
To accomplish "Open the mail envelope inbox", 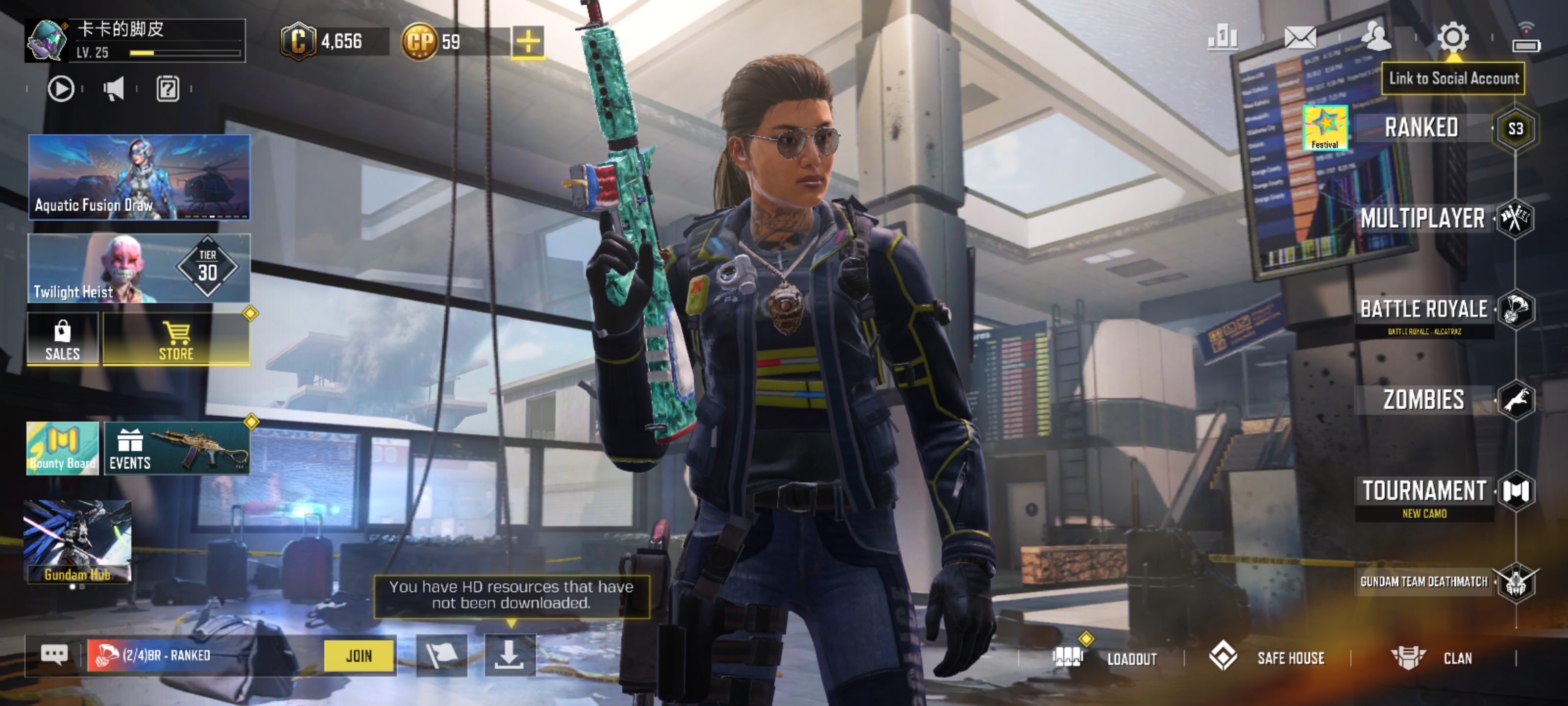I will (x=1299, y=38).
